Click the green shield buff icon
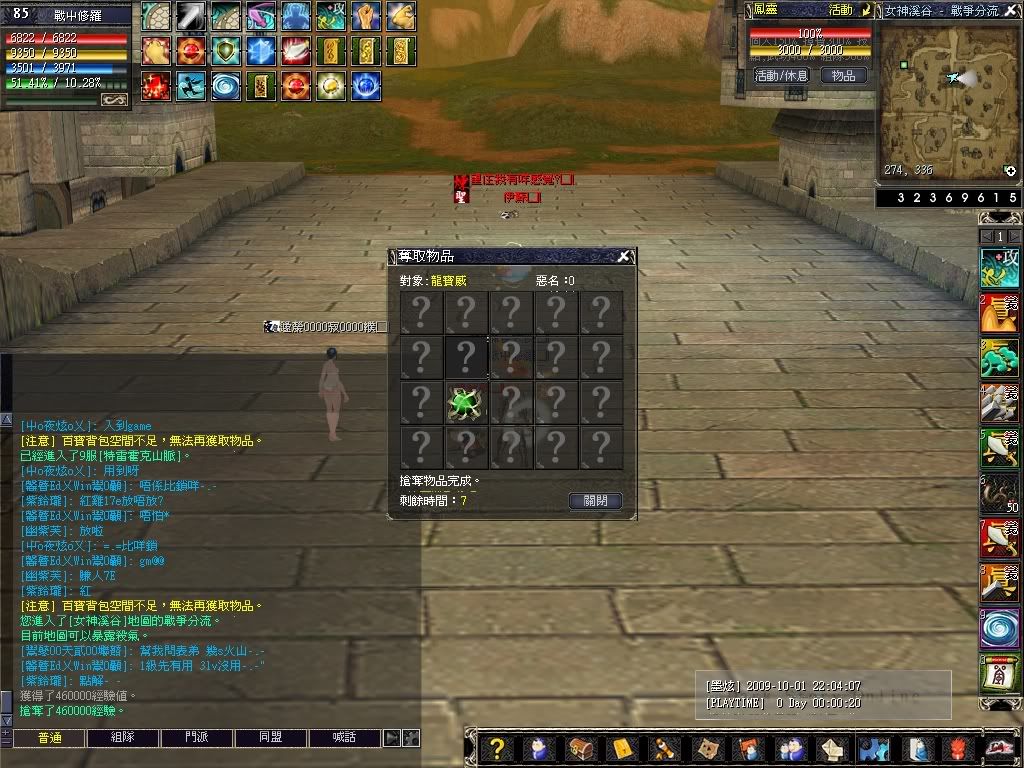The width and height of the screenshot is (1024, 768). 226,51
